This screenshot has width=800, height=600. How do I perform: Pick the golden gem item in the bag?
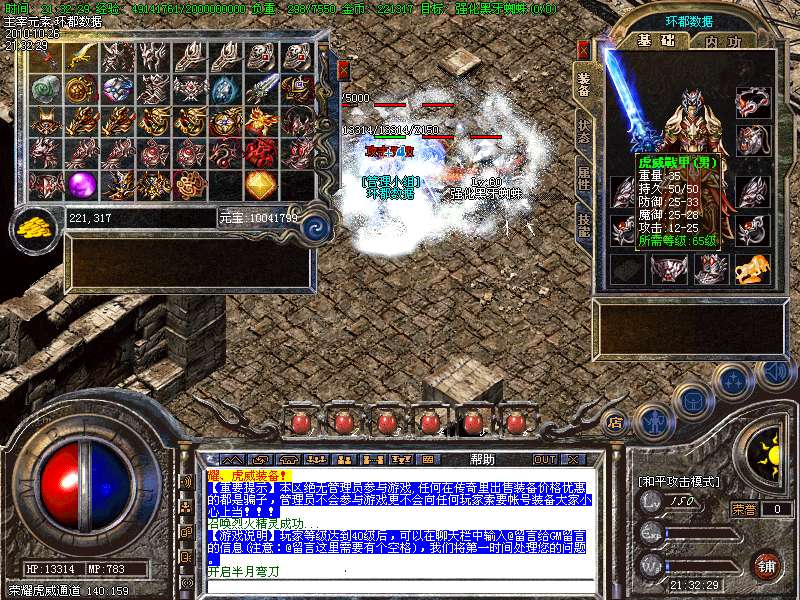(261, 184)
